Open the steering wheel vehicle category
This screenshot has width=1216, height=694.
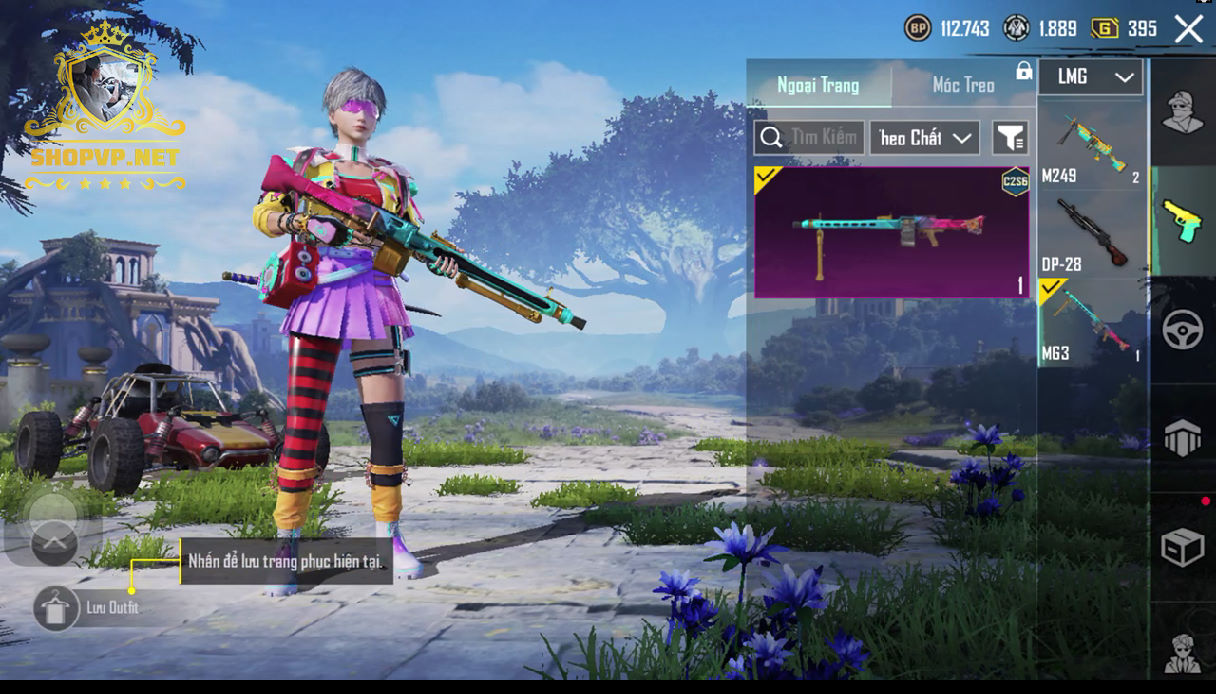1182,330
